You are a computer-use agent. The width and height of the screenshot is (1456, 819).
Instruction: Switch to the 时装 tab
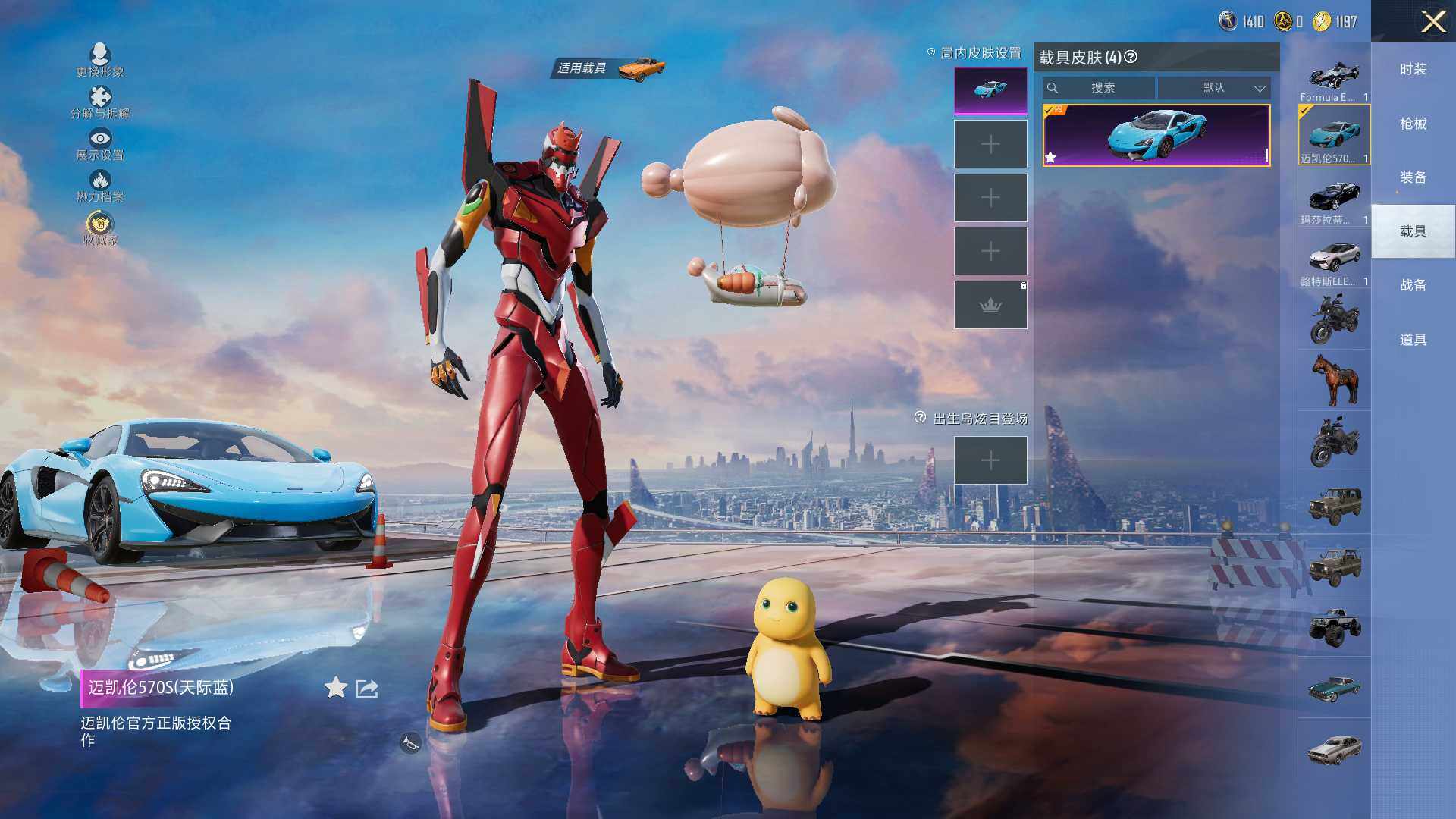1413,69
